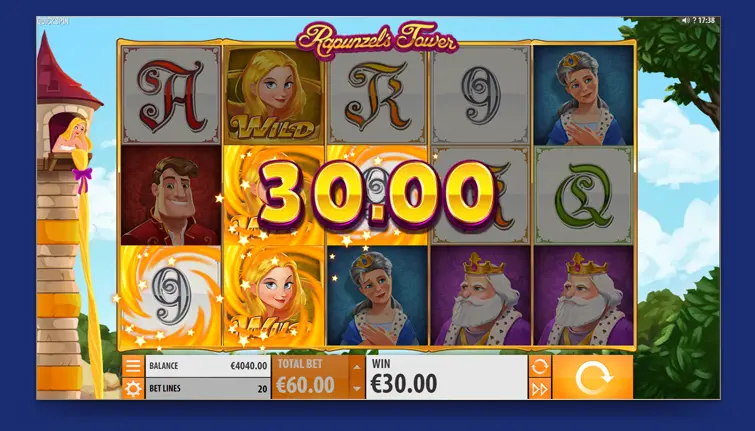Spin the reels with the orange button
Screen dimensions: 755x431
(x=592, y=377)
